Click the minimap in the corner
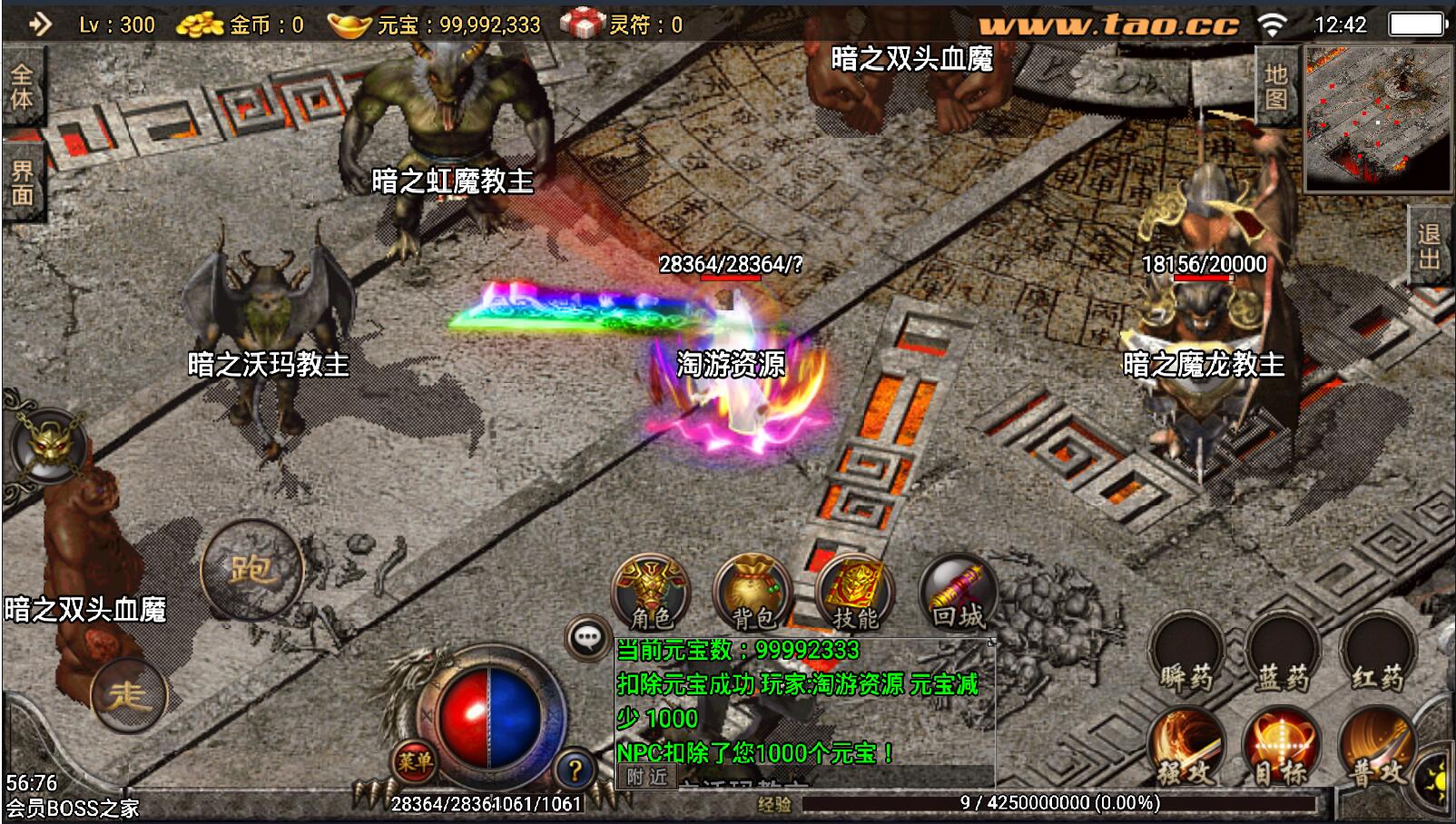The image size is (1456, 824). 1377,118
